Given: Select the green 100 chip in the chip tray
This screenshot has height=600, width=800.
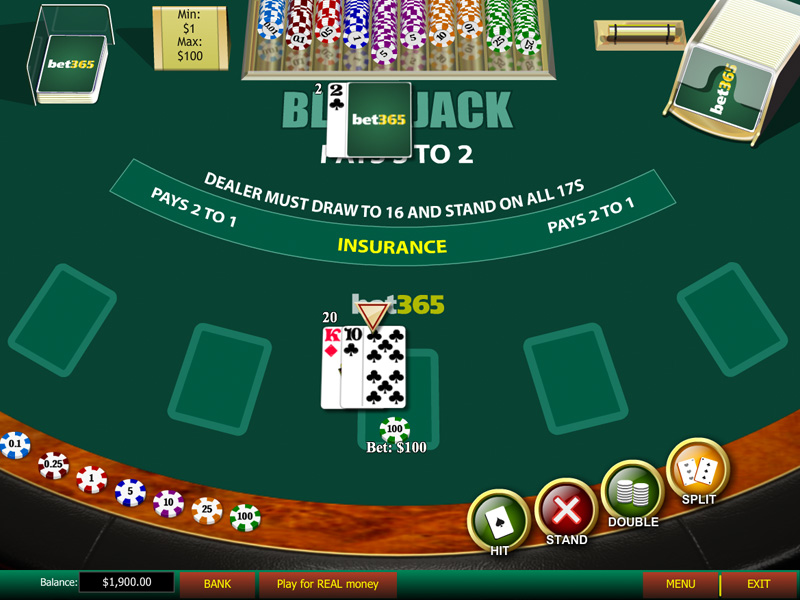Looking at the screenshot, I should point(245,517).
